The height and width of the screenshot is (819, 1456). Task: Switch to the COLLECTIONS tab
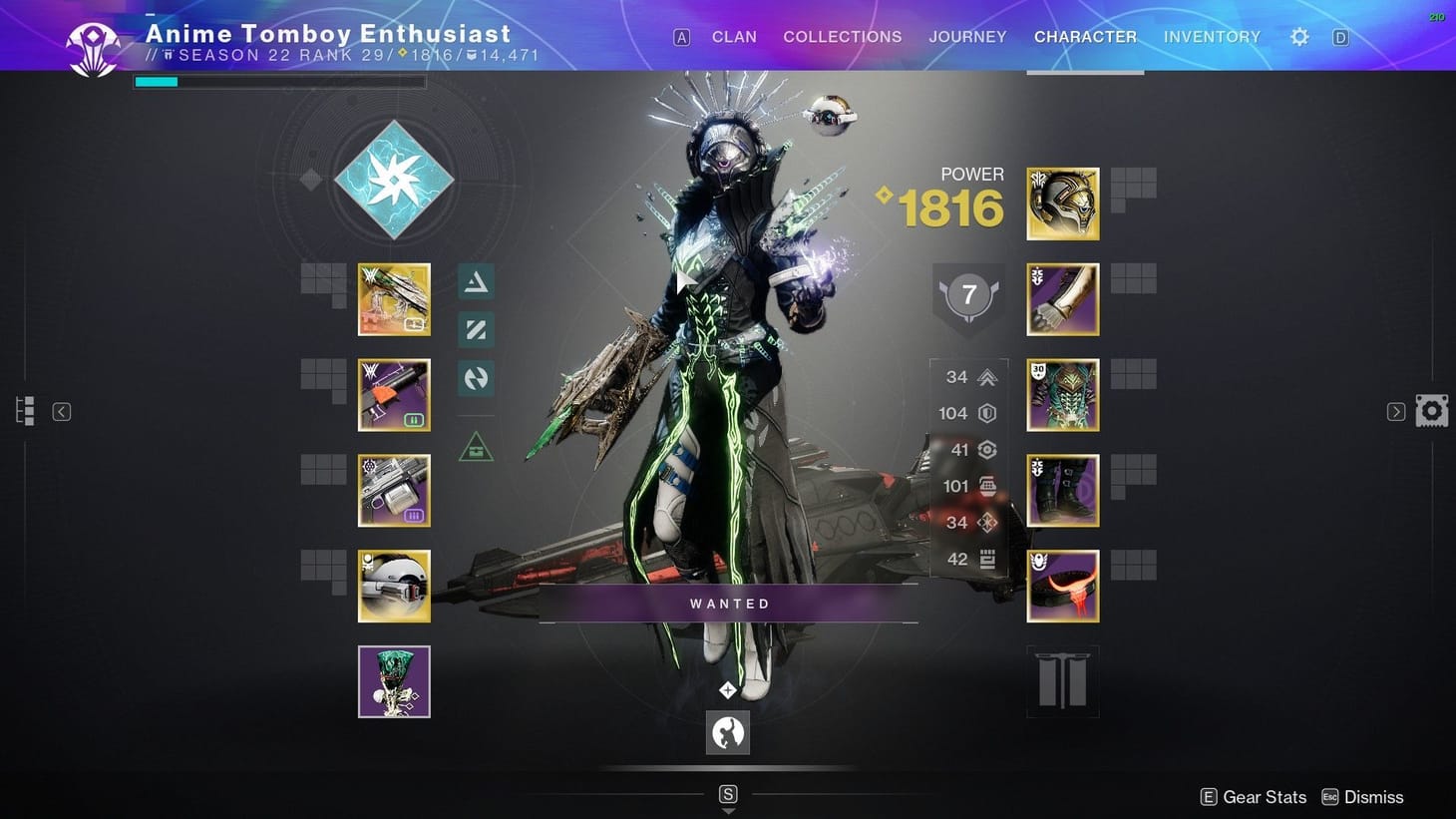[842, 36]
